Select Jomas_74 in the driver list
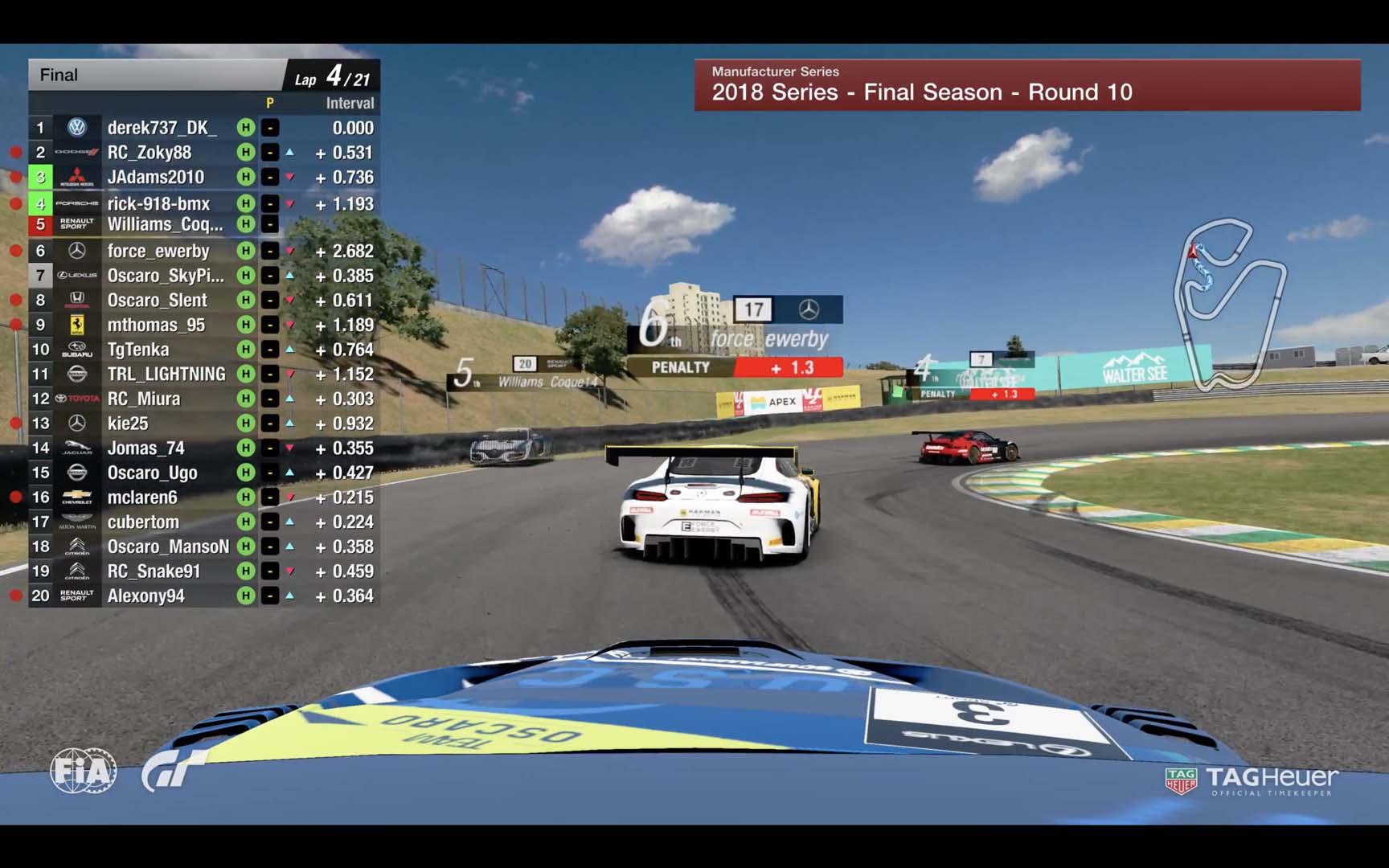Screen dimensions: 1389x868 pyautogui.click(x=146, y=448)
